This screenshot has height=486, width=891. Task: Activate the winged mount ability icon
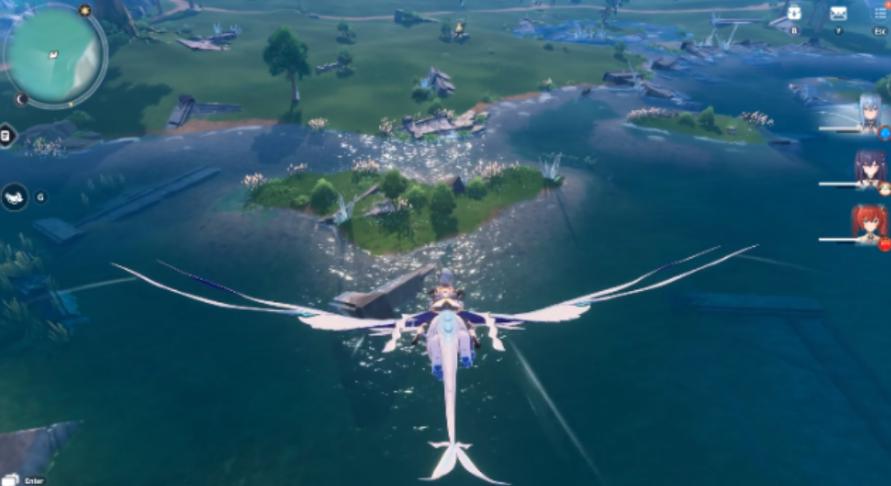pyautogui.click(x=14, y=197)
